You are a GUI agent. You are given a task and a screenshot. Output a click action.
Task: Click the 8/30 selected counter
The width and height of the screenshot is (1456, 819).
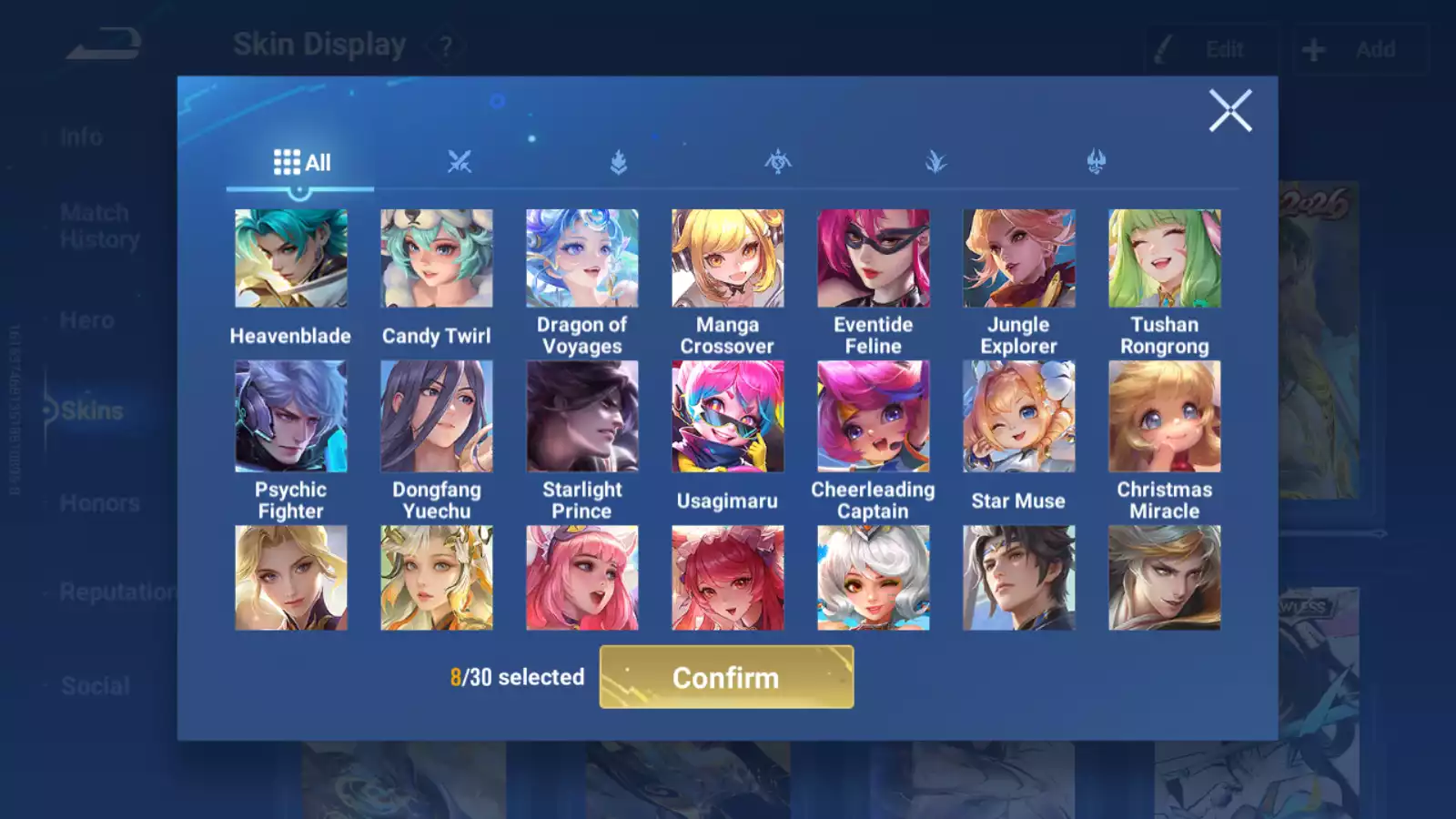518,677
